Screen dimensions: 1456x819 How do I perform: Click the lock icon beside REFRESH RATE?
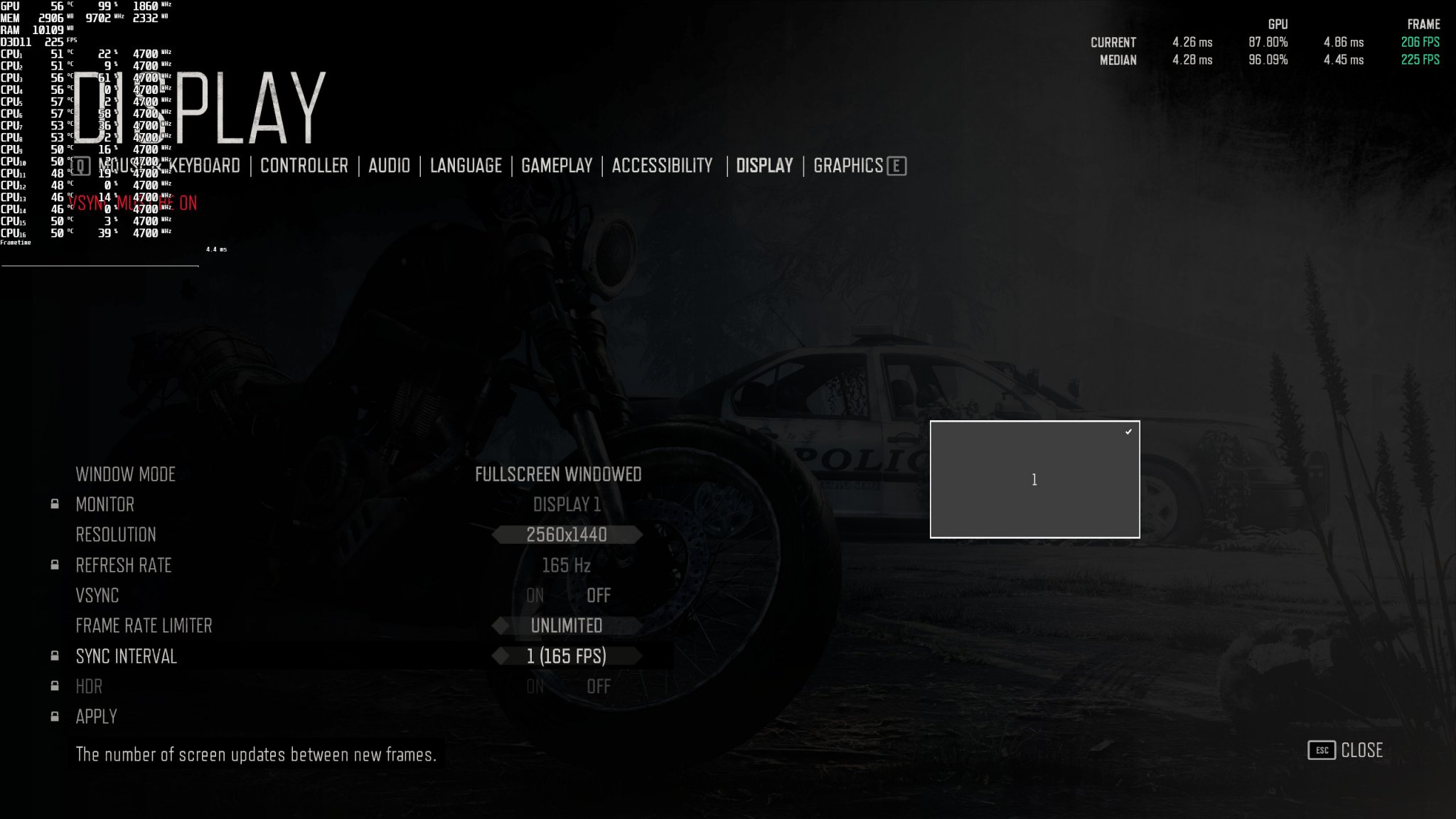(54, 565)
